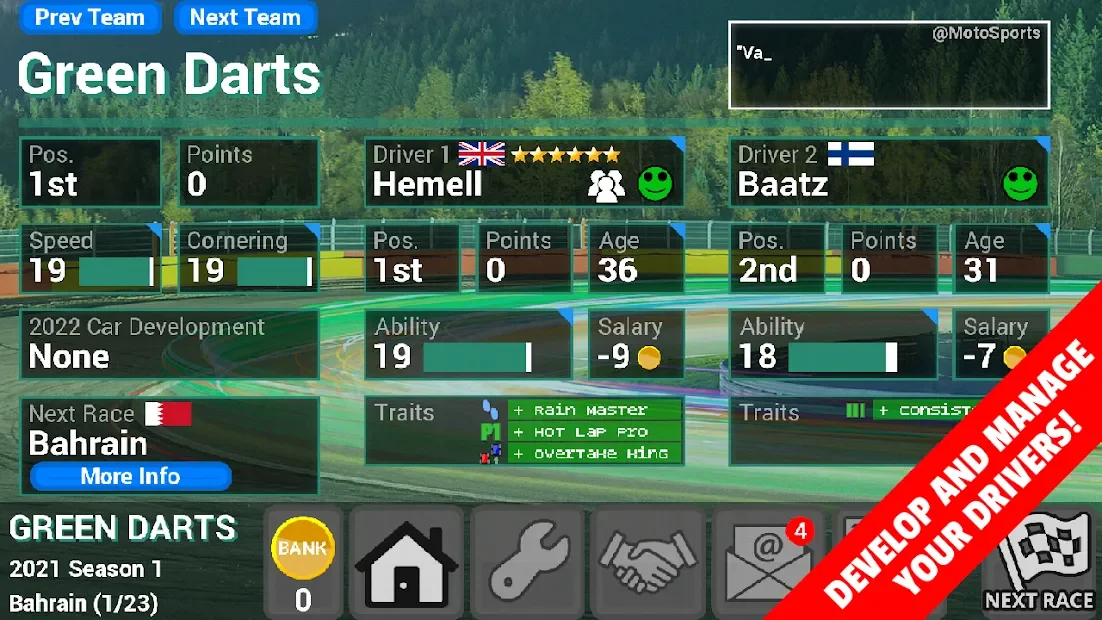Screen dimensions: 1102x620
Task: View the 2022 Car Development panel
Action: (169, 343)
